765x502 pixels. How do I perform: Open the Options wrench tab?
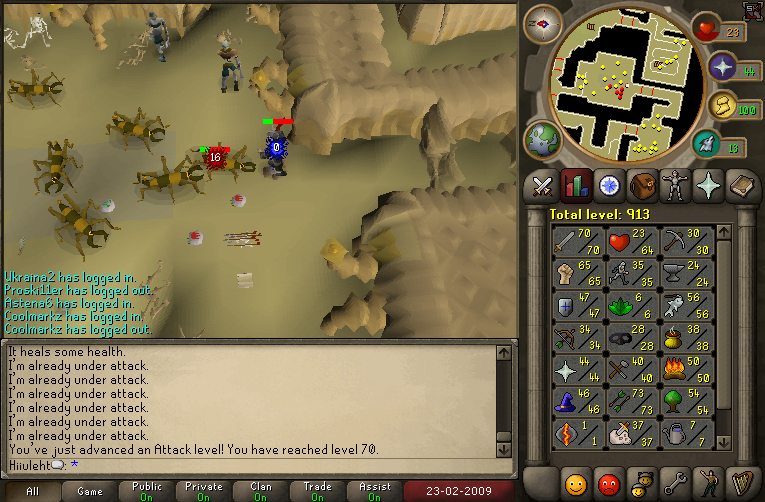coord(675,481)
